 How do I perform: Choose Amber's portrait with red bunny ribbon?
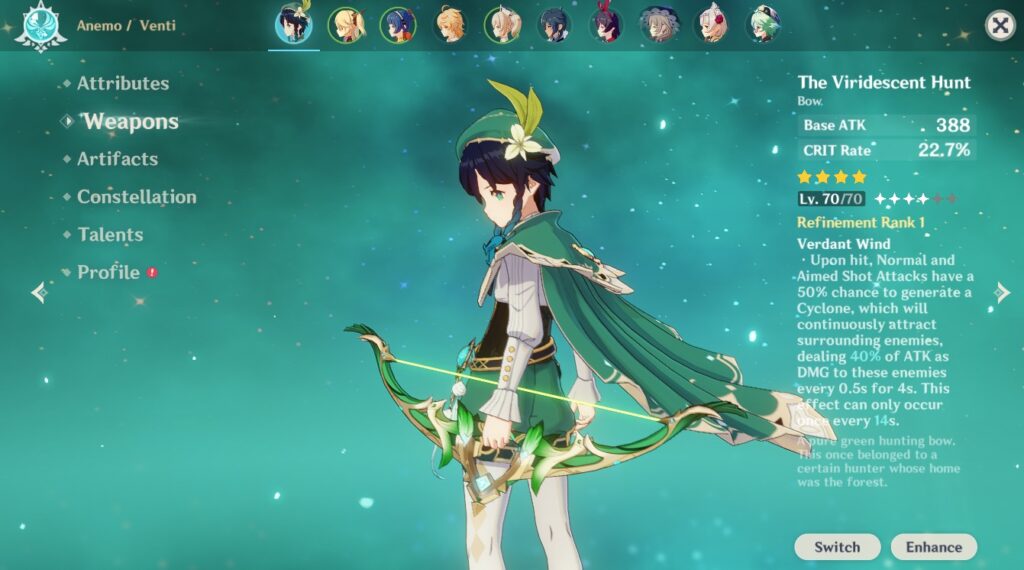pyautogui.click(x=606, y=25)
